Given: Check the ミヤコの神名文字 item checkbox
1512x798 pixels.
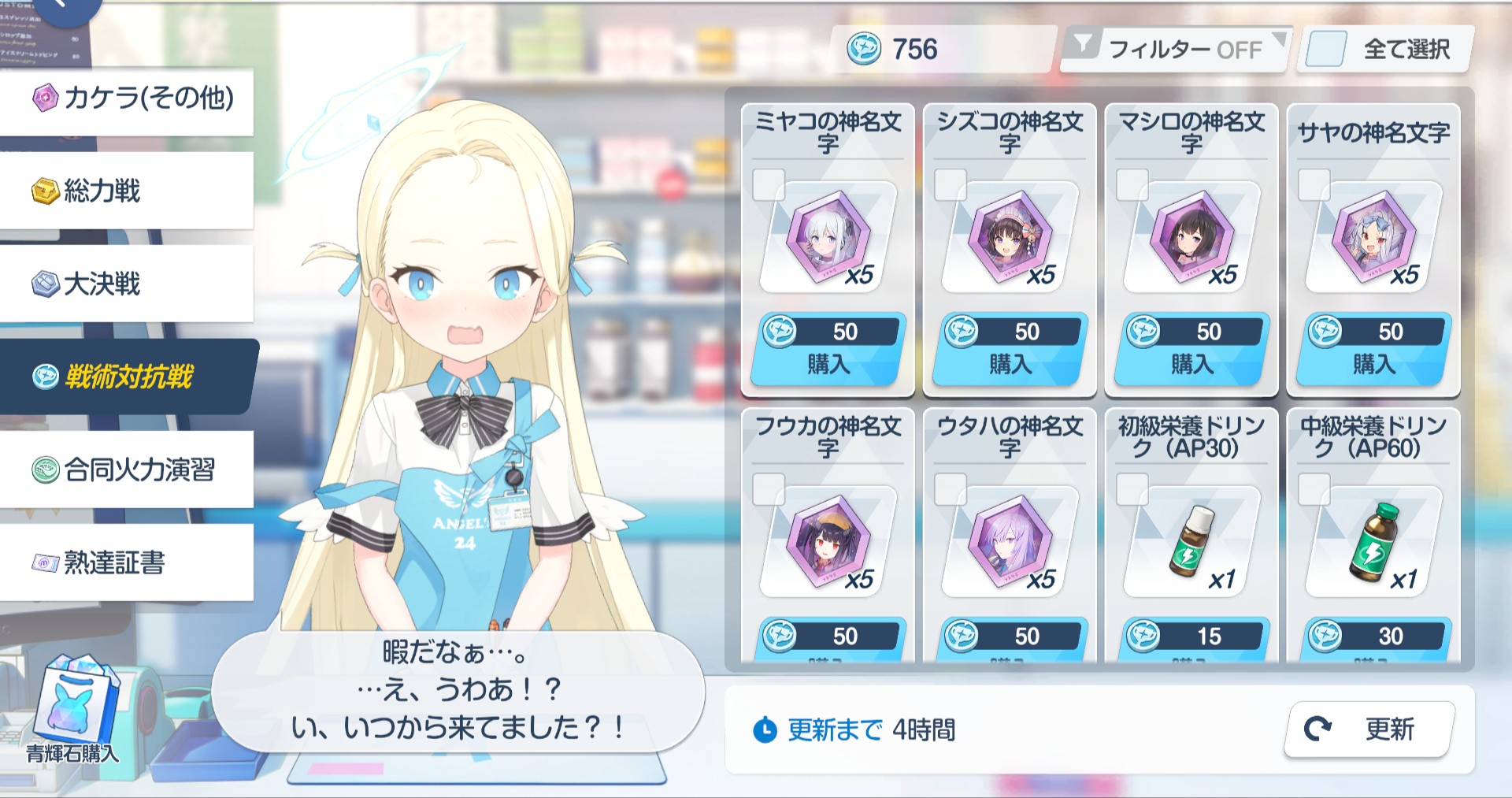Looking at the screenshot, I should (x=769, y=185).
